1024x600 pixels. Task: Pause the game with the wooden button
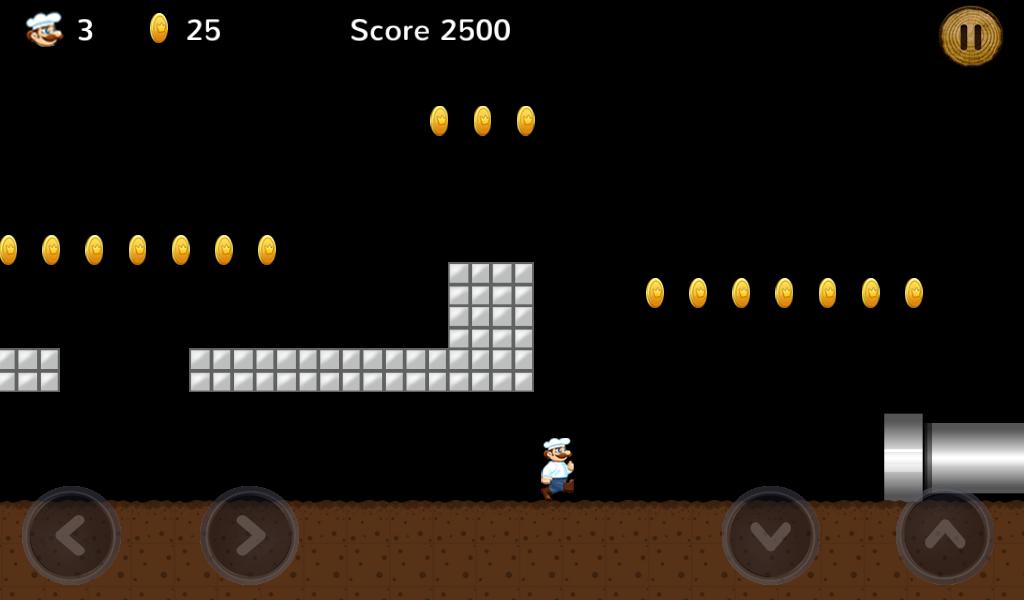(x=970, y=37)
